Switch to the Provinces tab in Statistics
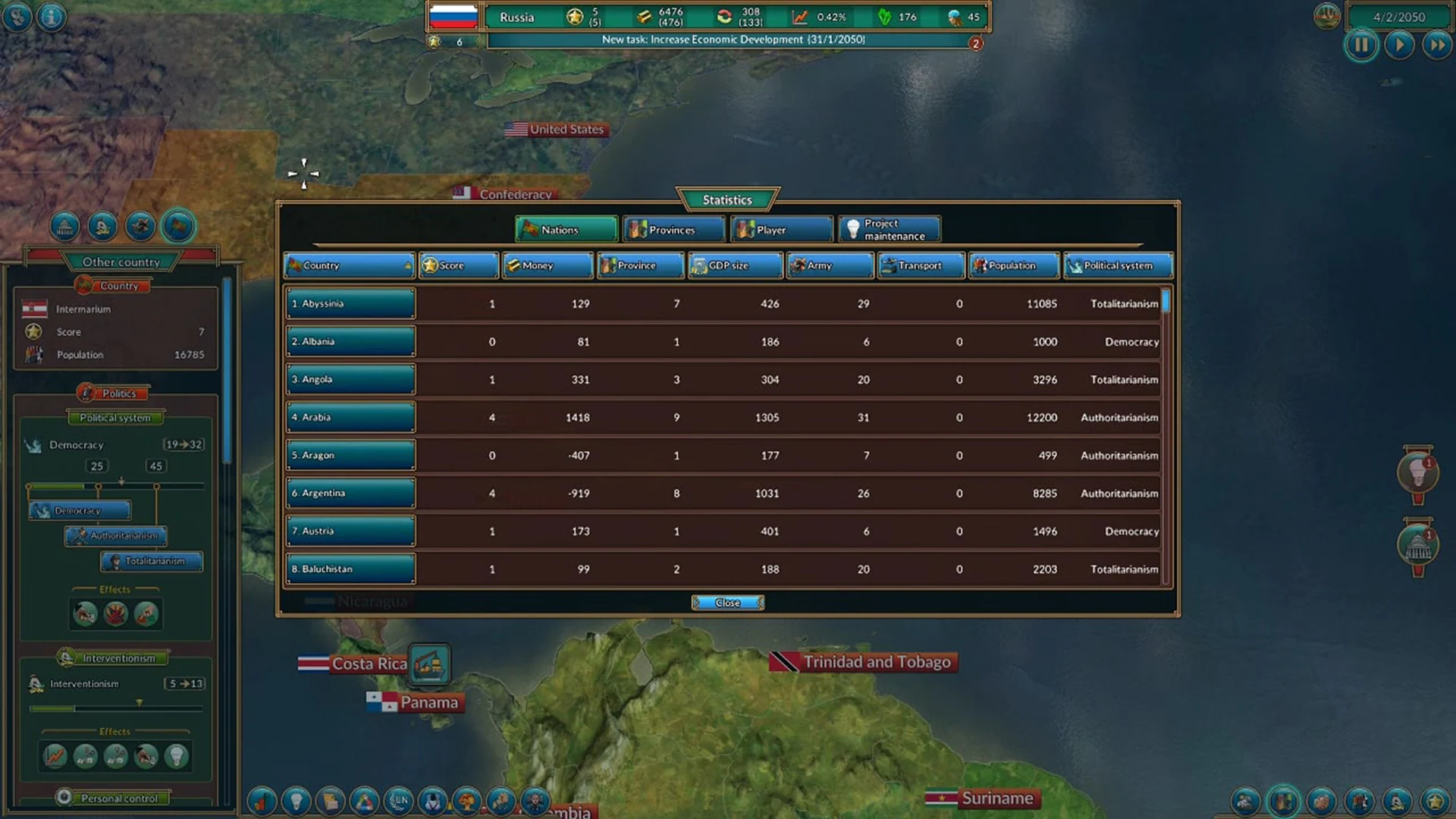The image size is (1456, 819). coord(673,229)
